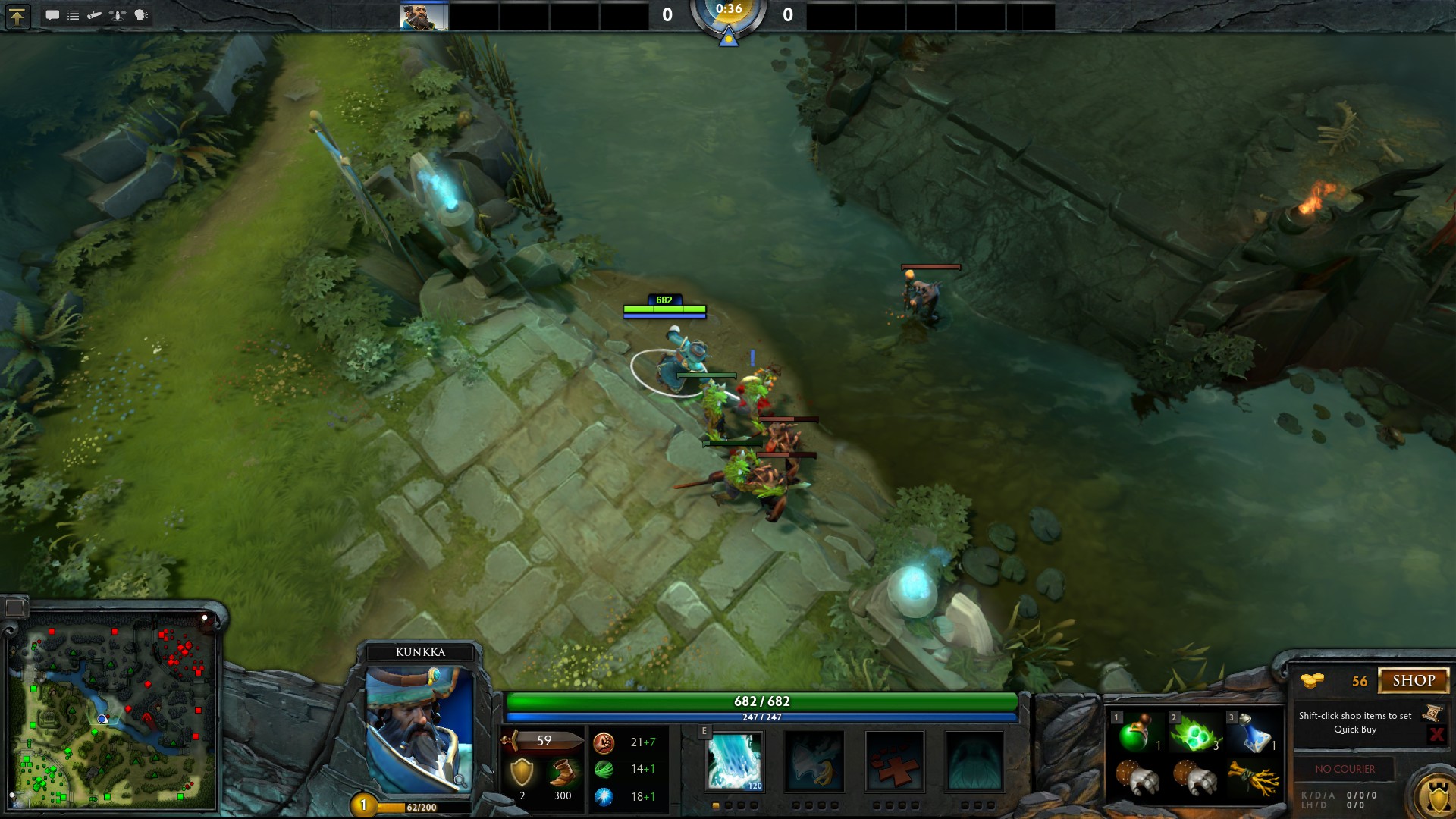Click the Quick Buy scroll icon

(x=1432, y=713)
